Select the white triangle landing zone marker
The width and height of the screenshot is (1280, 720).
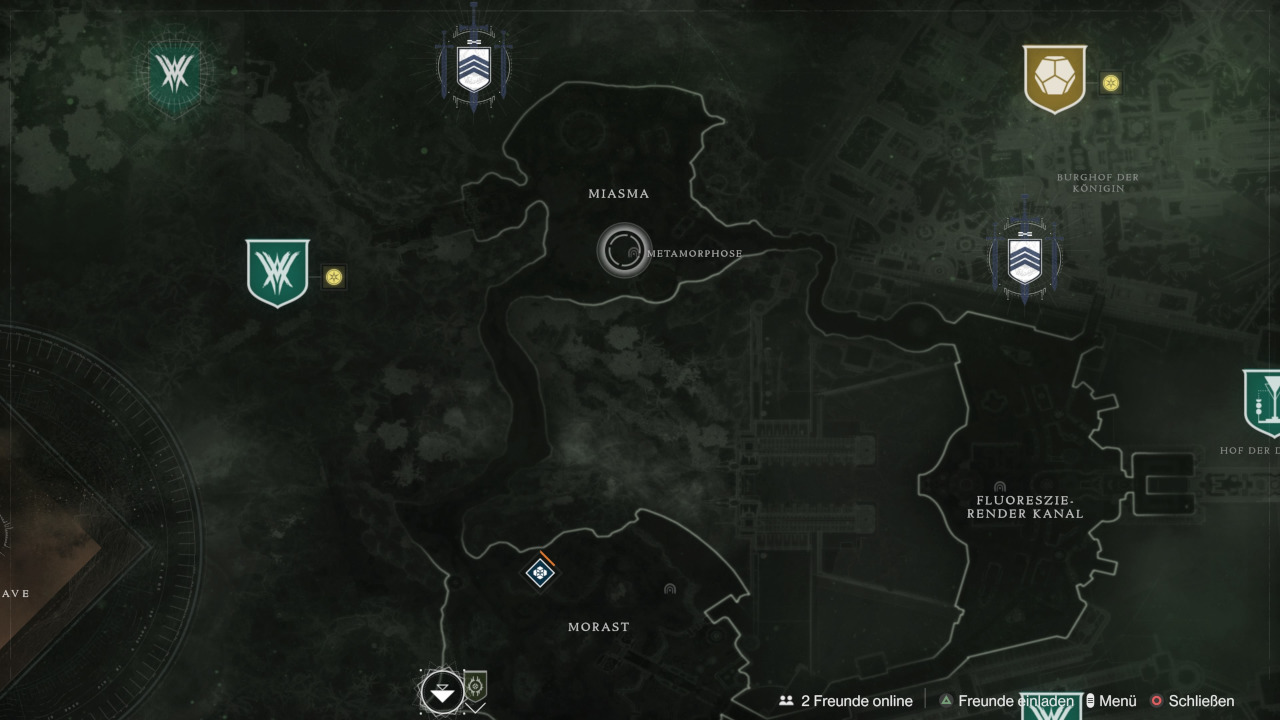click(441, 691)
